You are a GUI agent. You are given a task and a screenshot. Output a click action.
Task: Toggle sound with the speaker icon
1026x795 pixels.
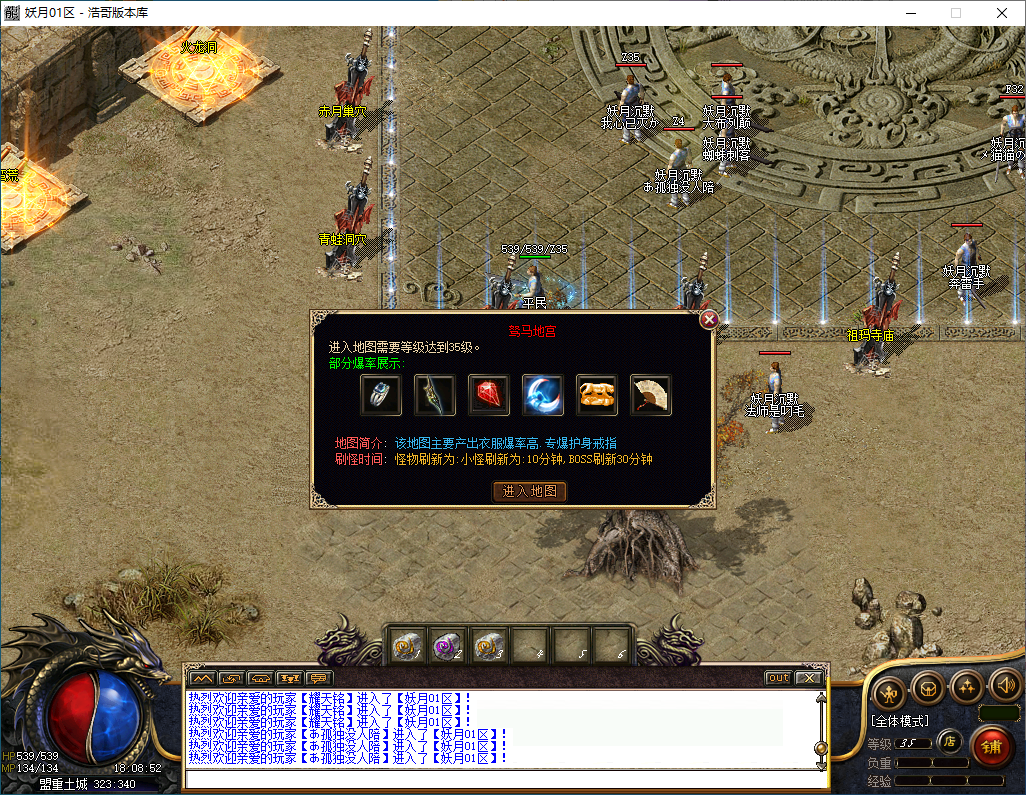pos(1004,687)
